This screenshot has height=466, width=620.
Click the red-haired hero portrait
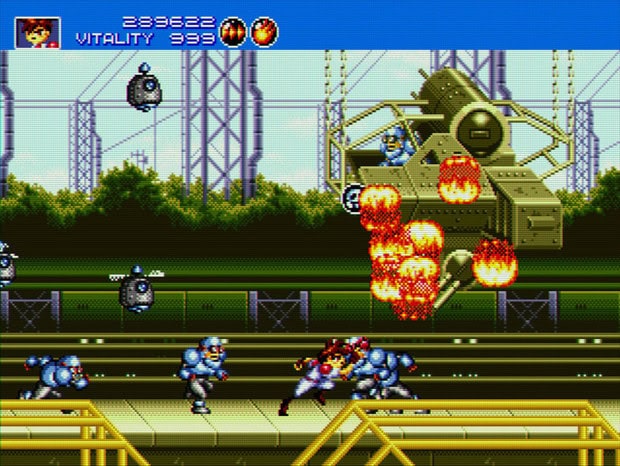(37, 32)
